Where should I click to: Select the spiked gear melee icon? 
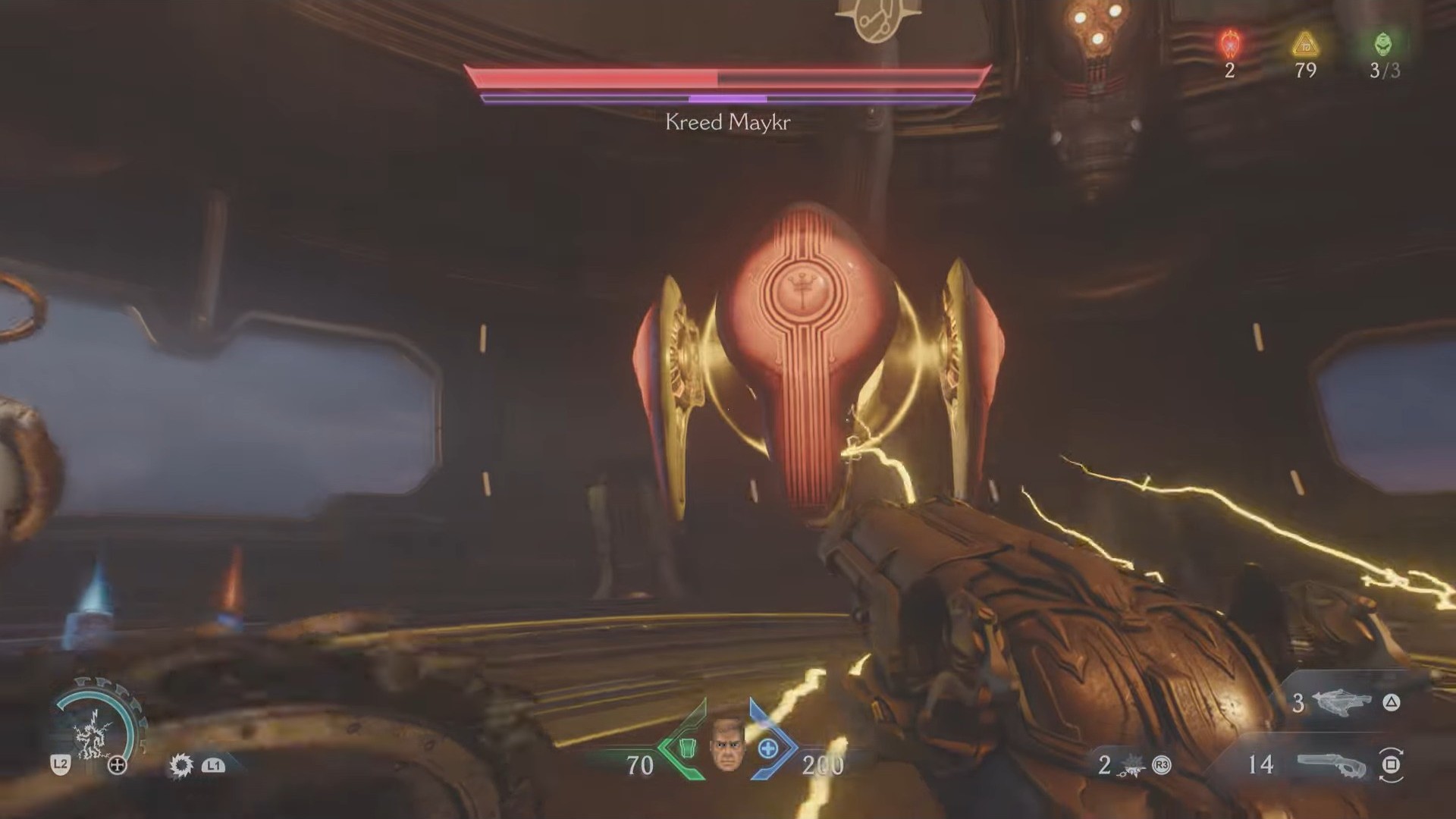[181, 765]
